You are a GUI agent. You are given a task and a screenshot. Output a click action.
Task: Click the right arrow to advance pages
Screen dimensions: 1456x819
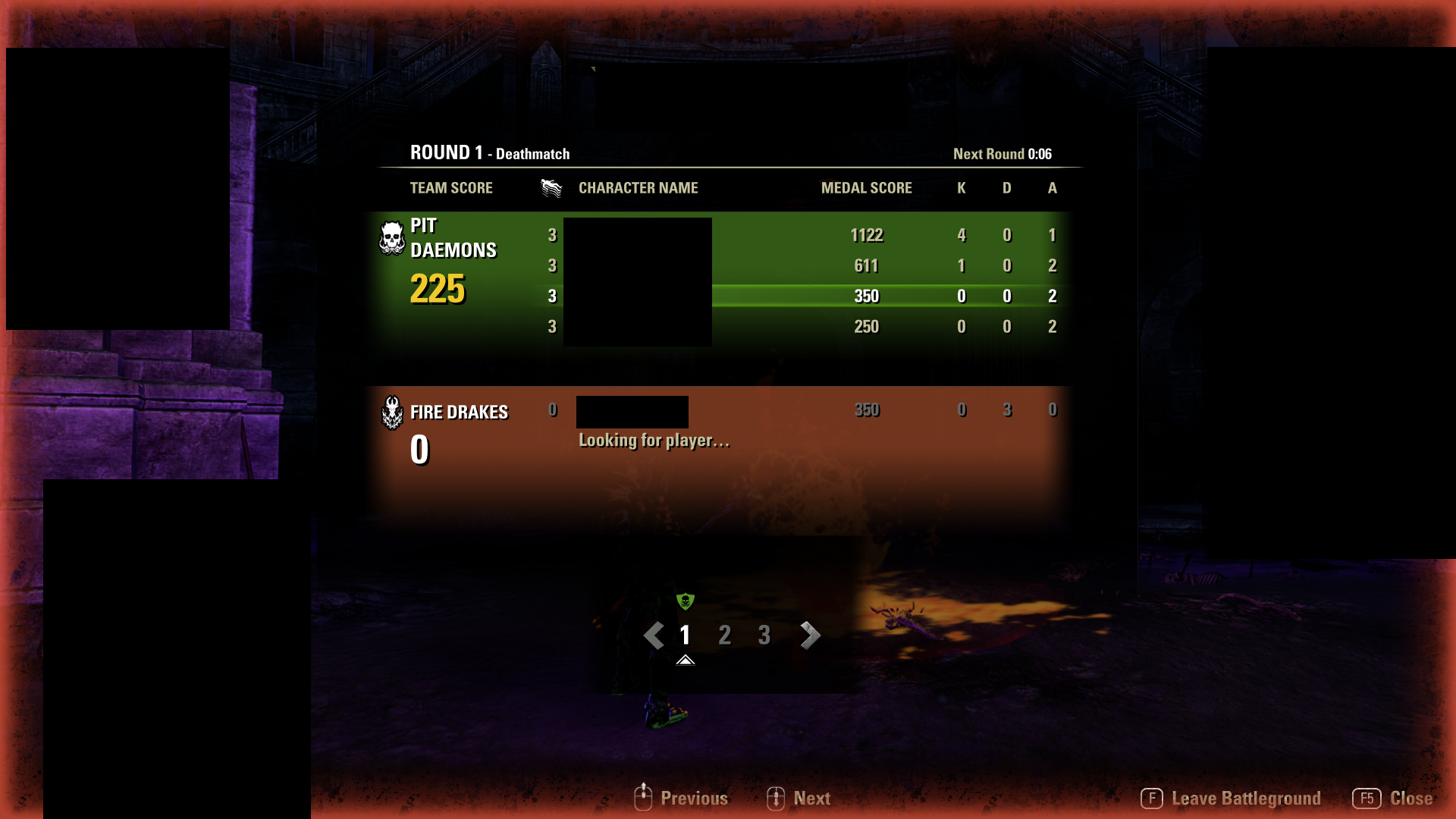(x=809, y=635)
